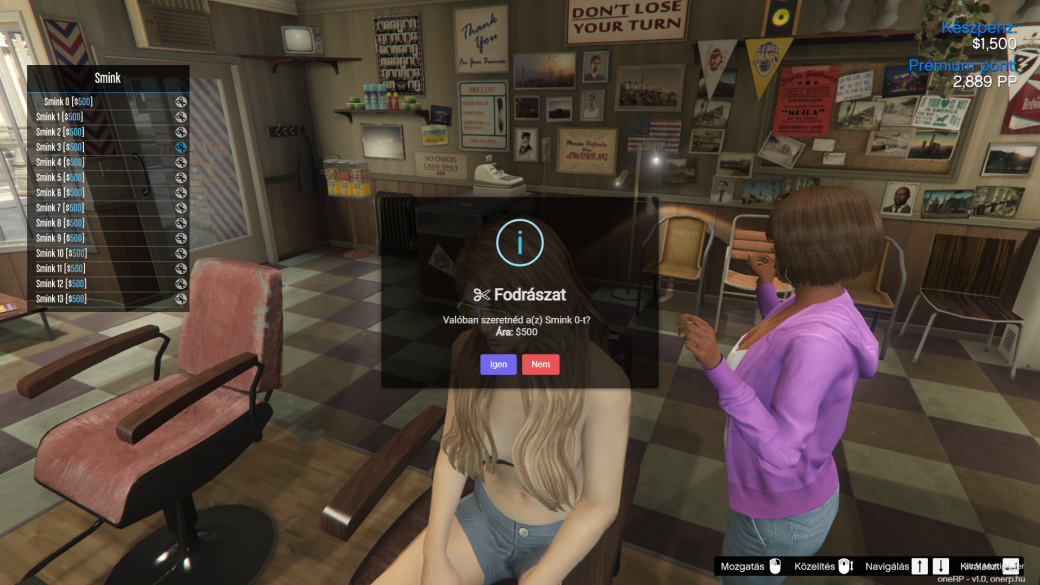Click the Smink 10 row
Screen dimensions: 1040x585
[x=108, y=253]
